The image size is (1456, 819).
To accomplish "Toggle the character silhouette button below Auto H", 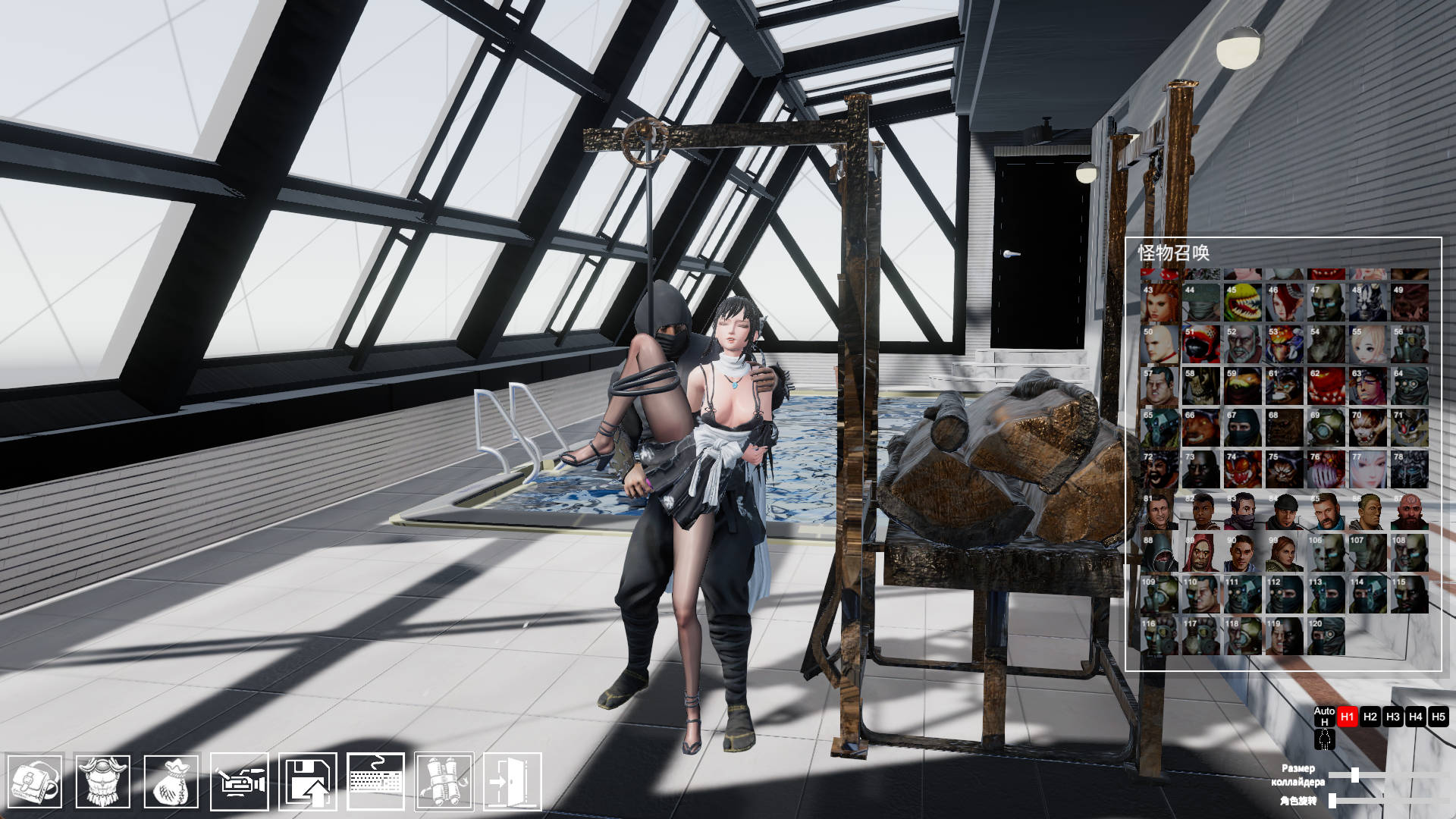I will click(1325, 740).
